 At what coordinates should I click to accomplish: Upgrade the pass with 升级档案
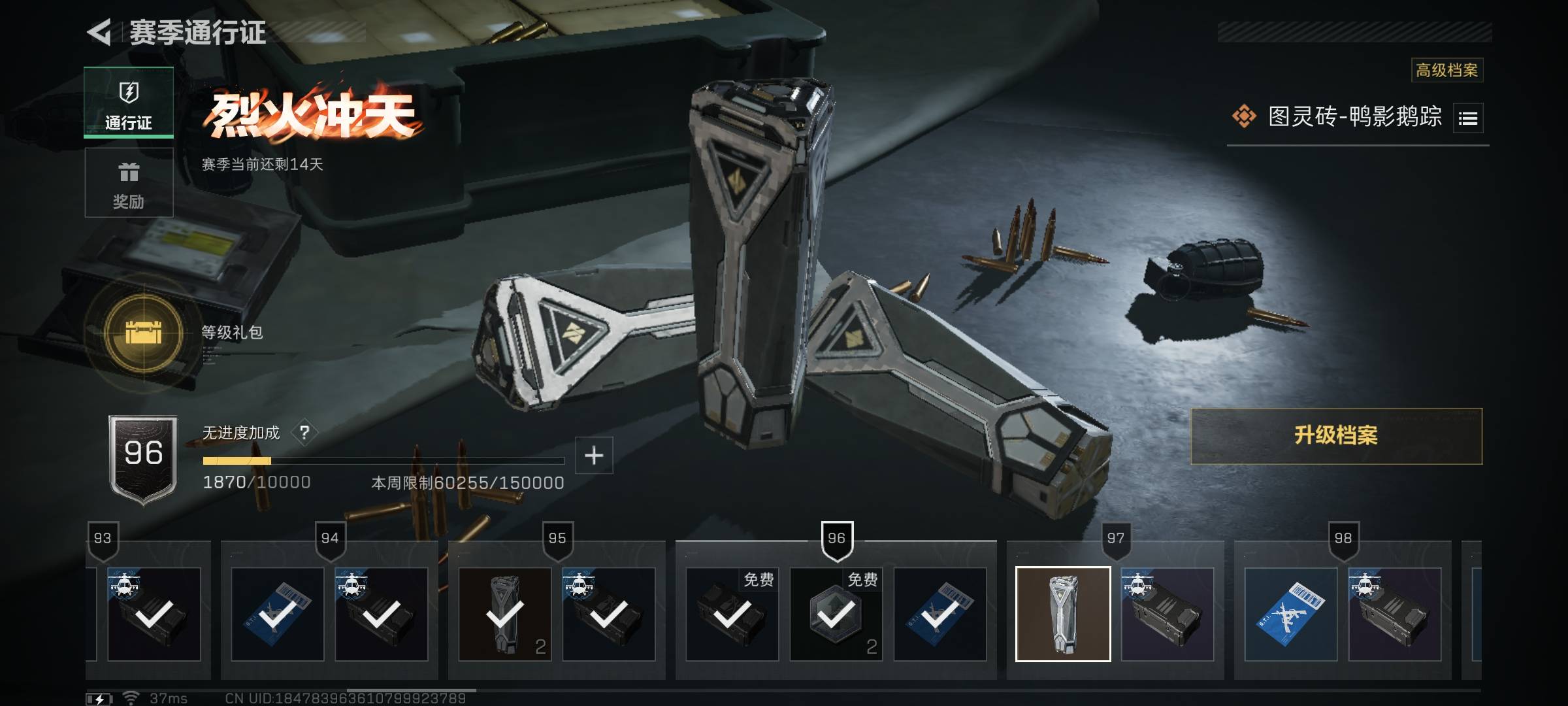(1336, 436)
